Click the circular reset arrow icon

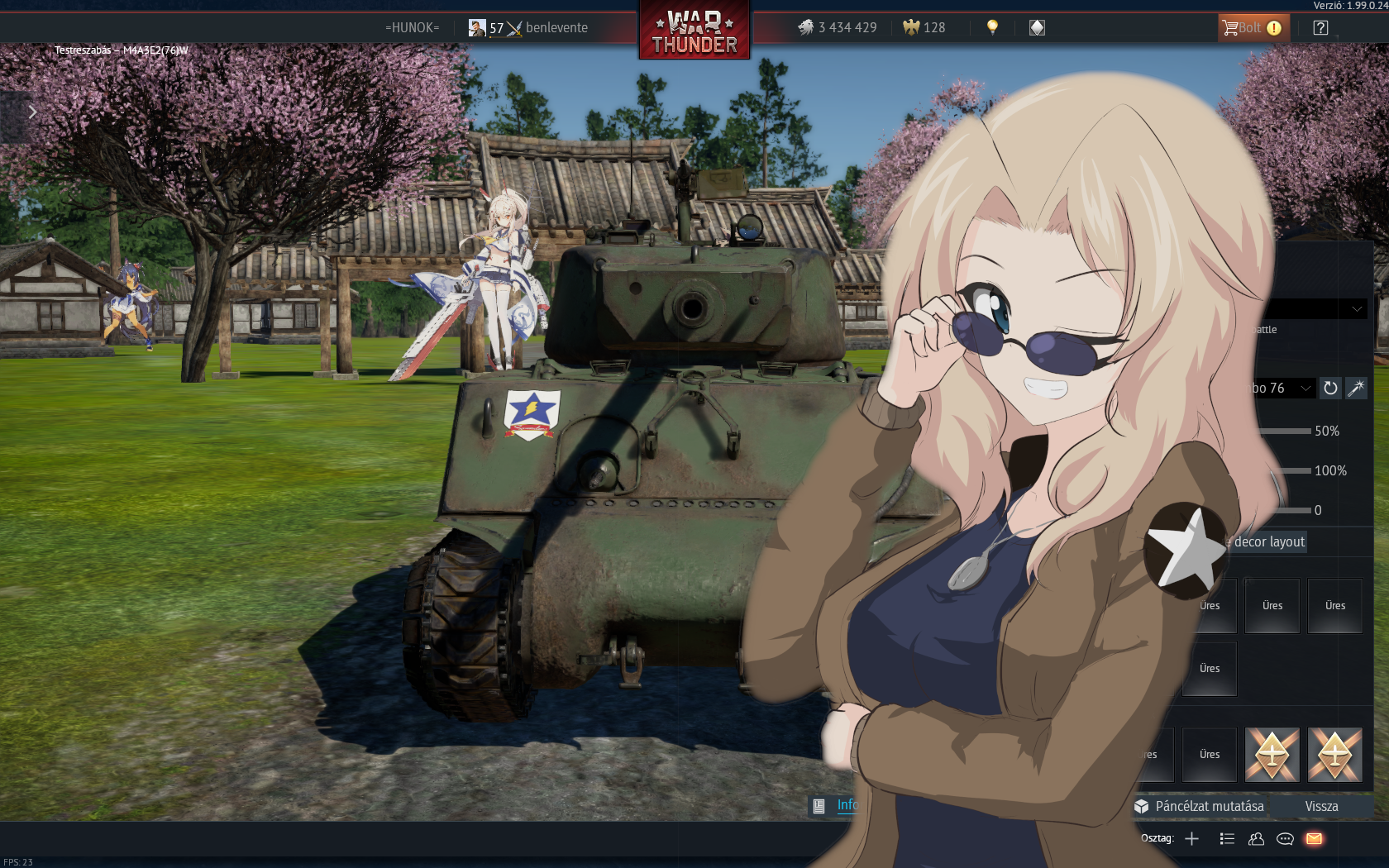click(1331, 388)
